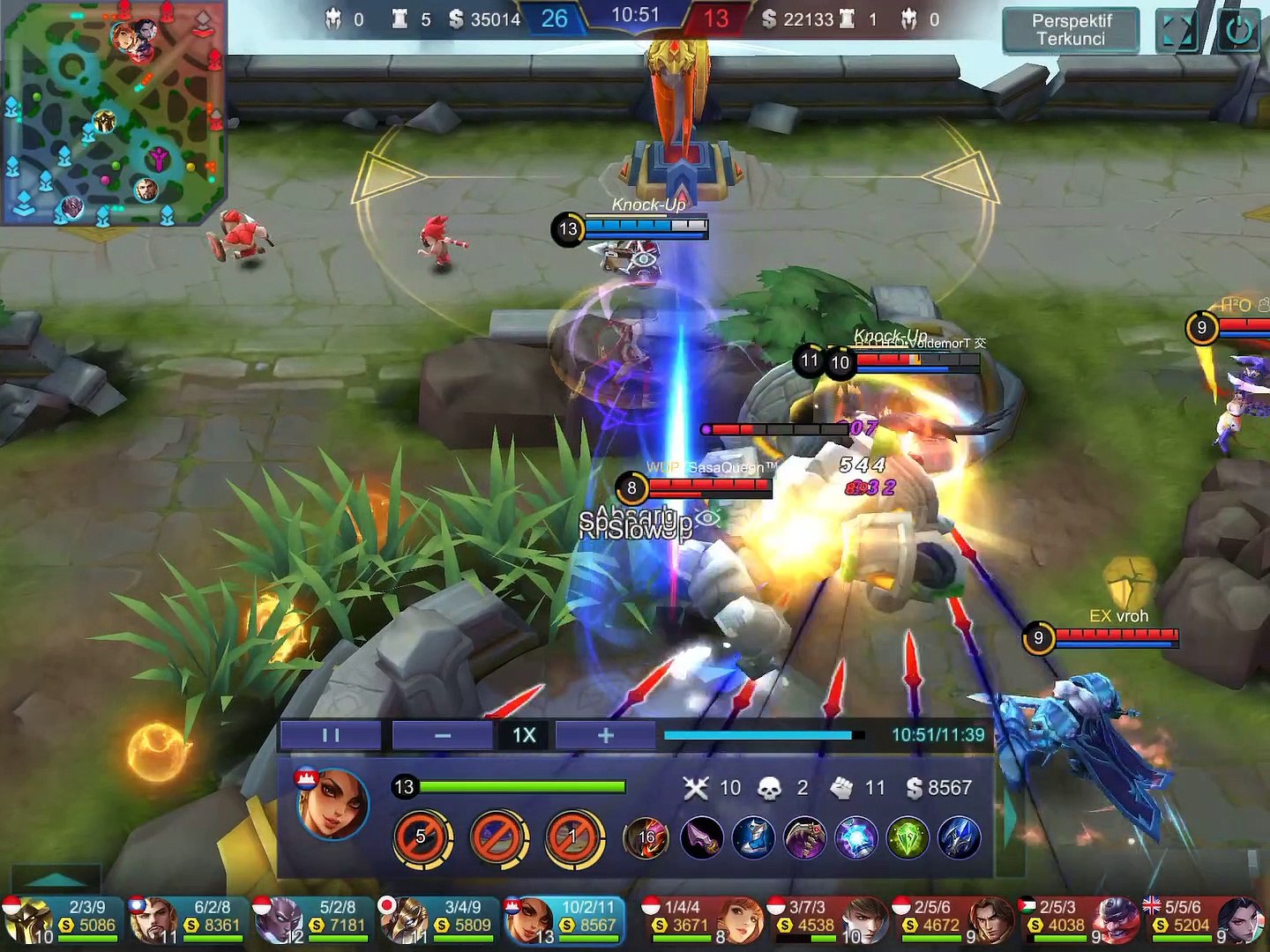The image size is (1270, 952).
Task: Open the minimap in the corner
Action: (x=113, y=112)
